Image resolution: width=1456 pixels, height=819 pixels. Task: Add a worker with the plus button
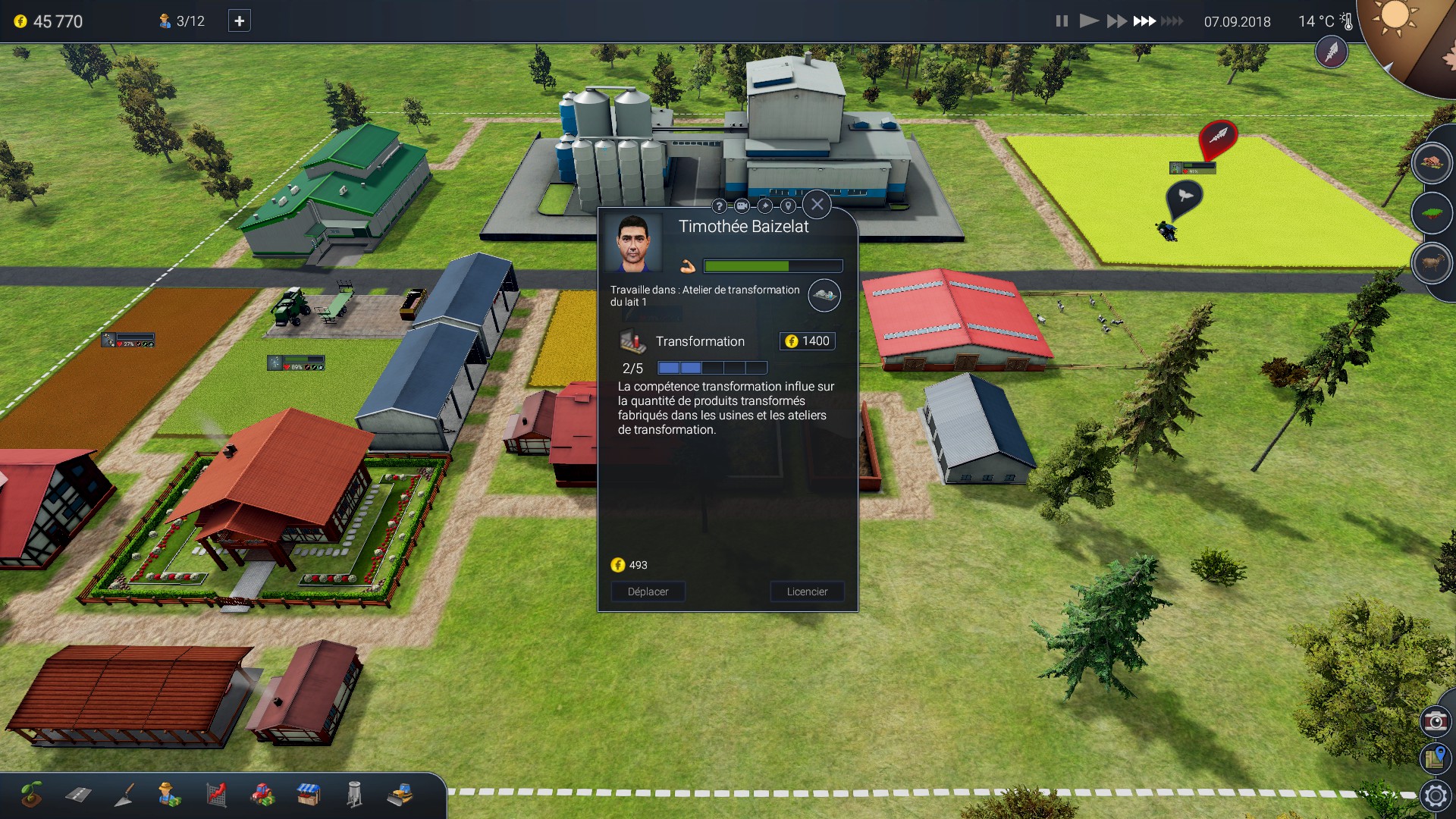click(239, 21)
